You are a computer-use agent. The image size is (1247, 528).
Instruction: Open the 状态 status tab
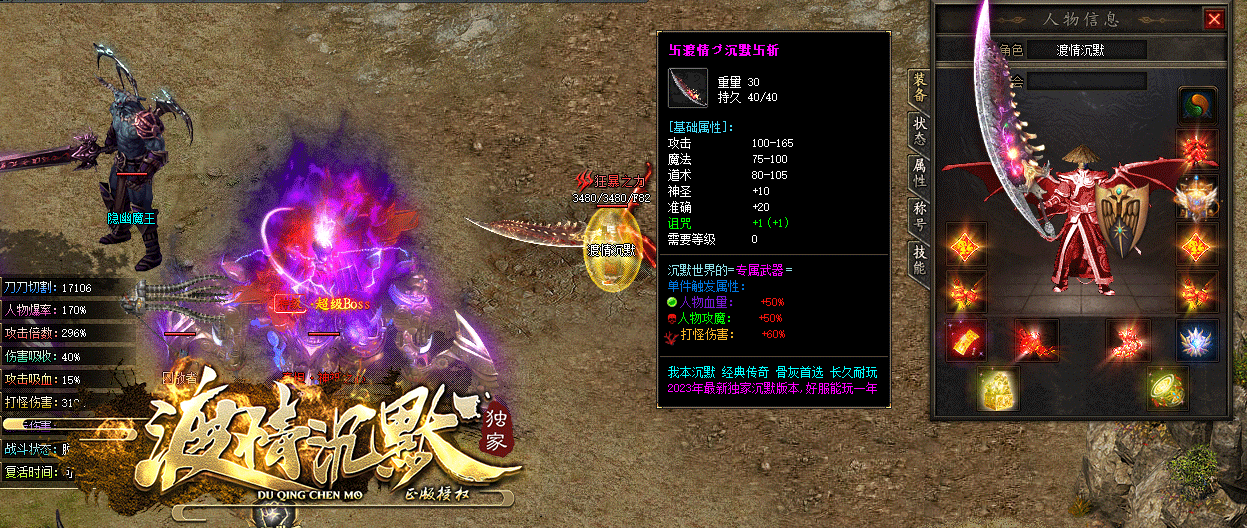pyautogui.click(x=918, y=133)
